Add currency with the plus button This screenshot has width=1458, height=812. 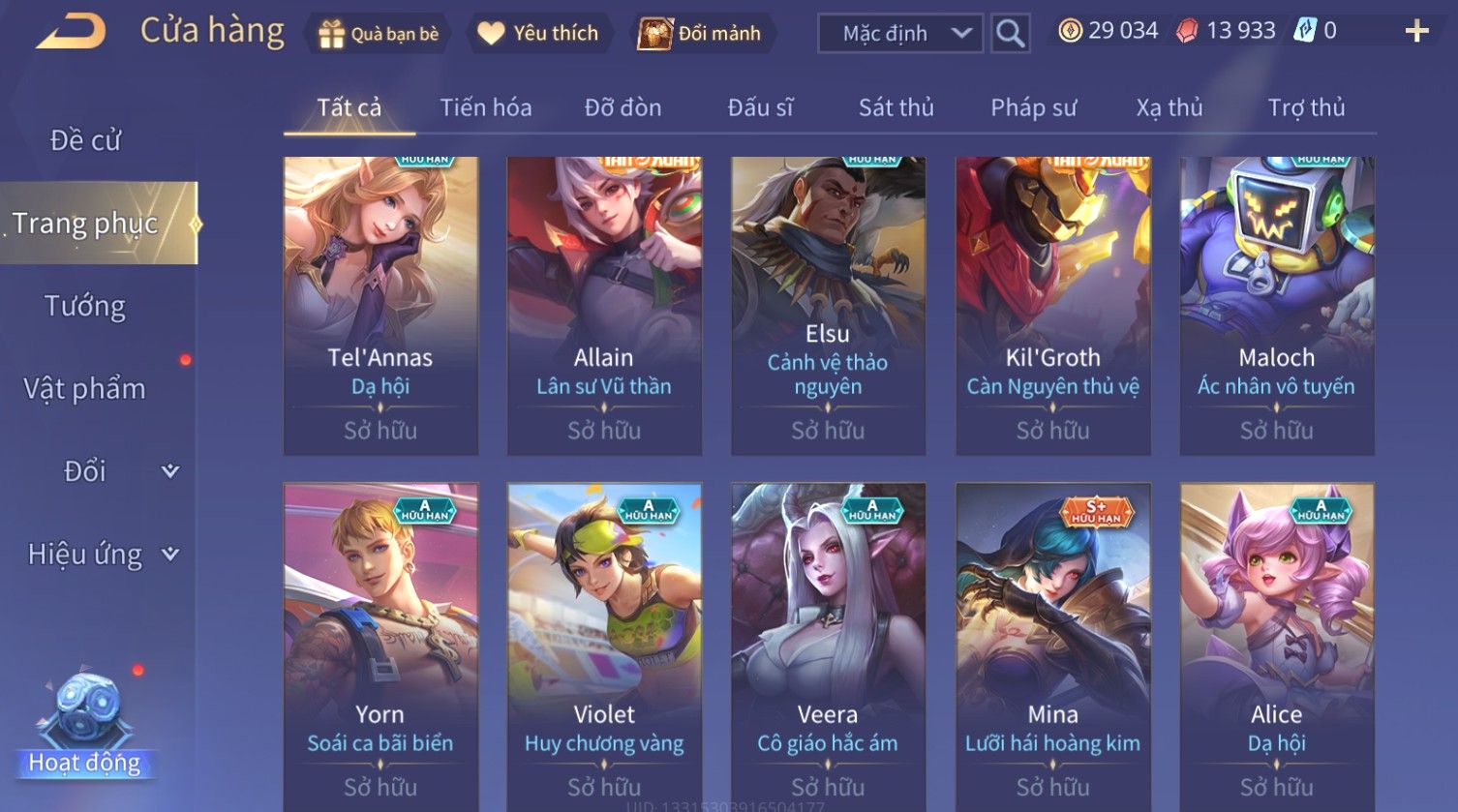pos(1416,32)
